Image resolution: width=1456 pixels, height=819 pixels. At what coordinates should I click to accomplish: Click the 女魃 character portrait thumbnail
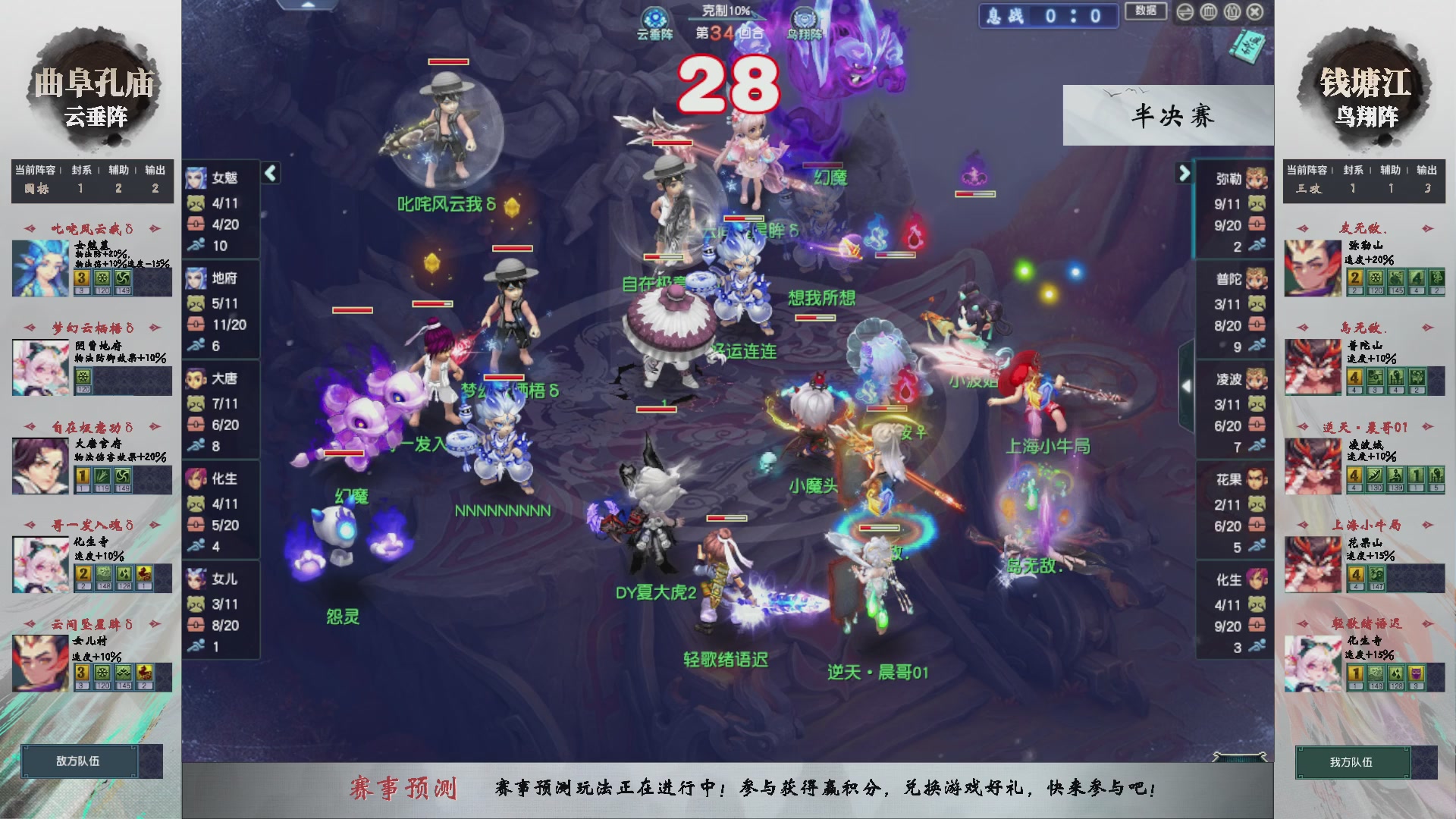click(196, 180)
